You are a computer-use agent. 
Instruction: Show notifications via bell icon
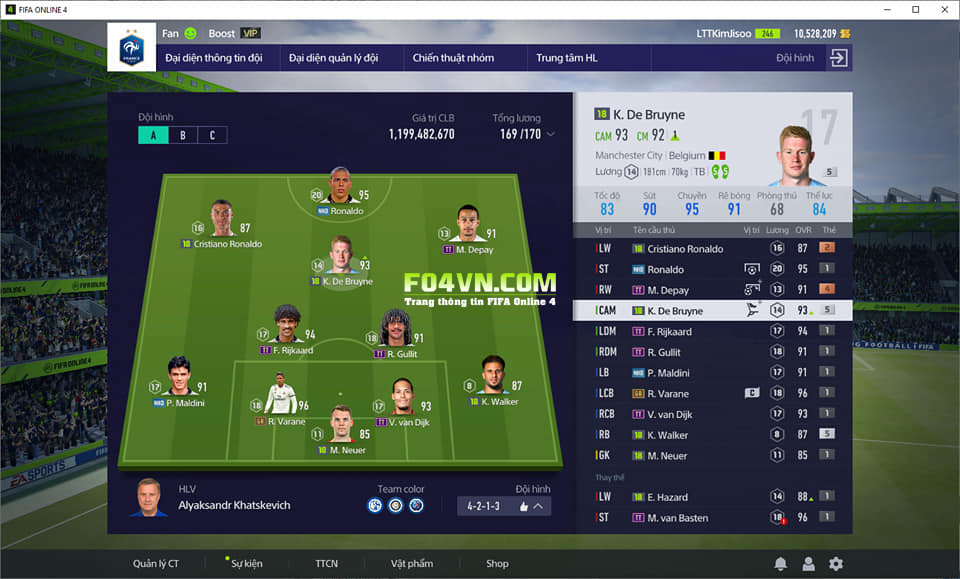click(x=780, y=564)
